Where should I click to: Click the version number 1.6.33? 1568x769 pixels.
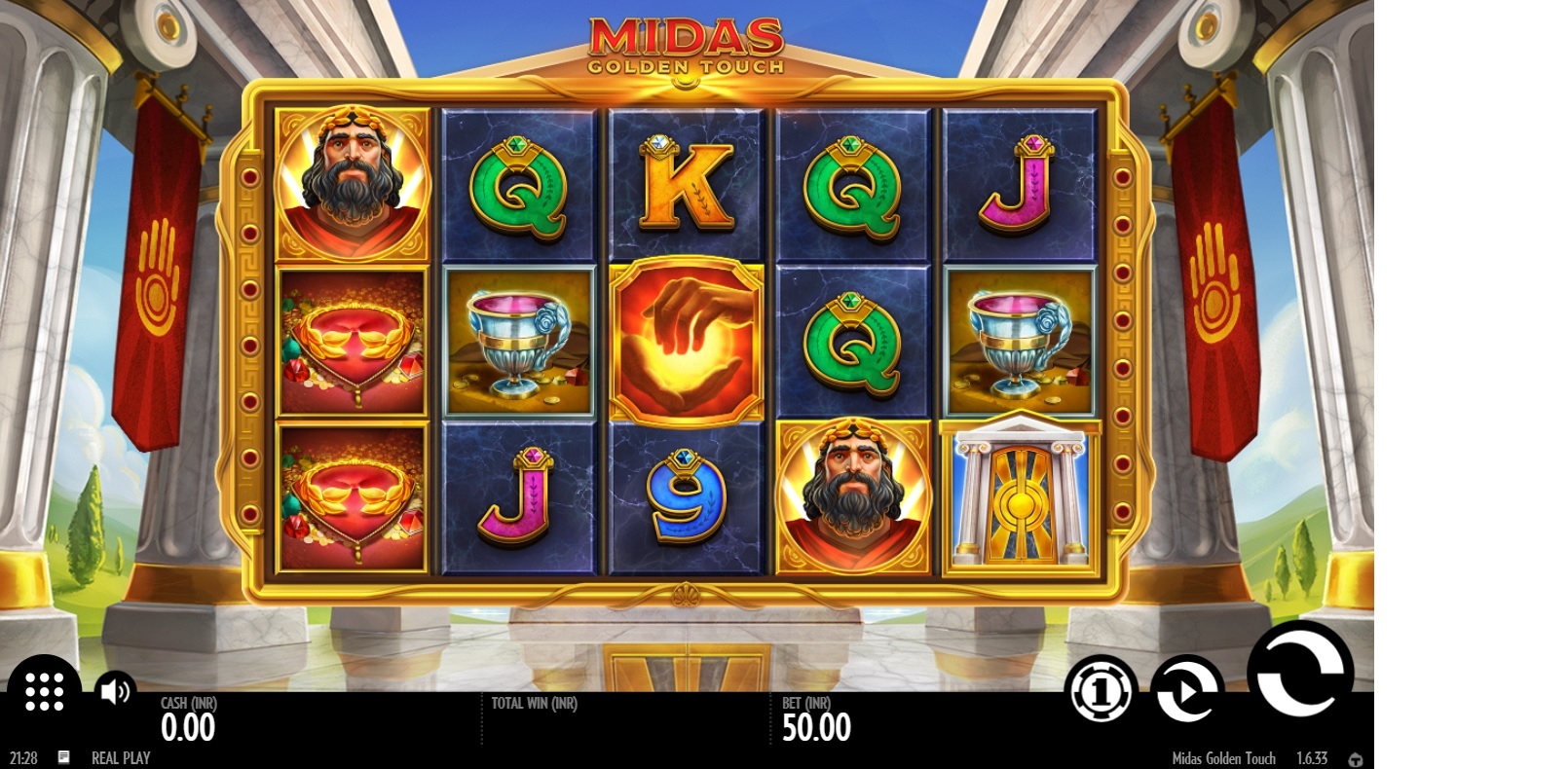tap(1311, 757)
